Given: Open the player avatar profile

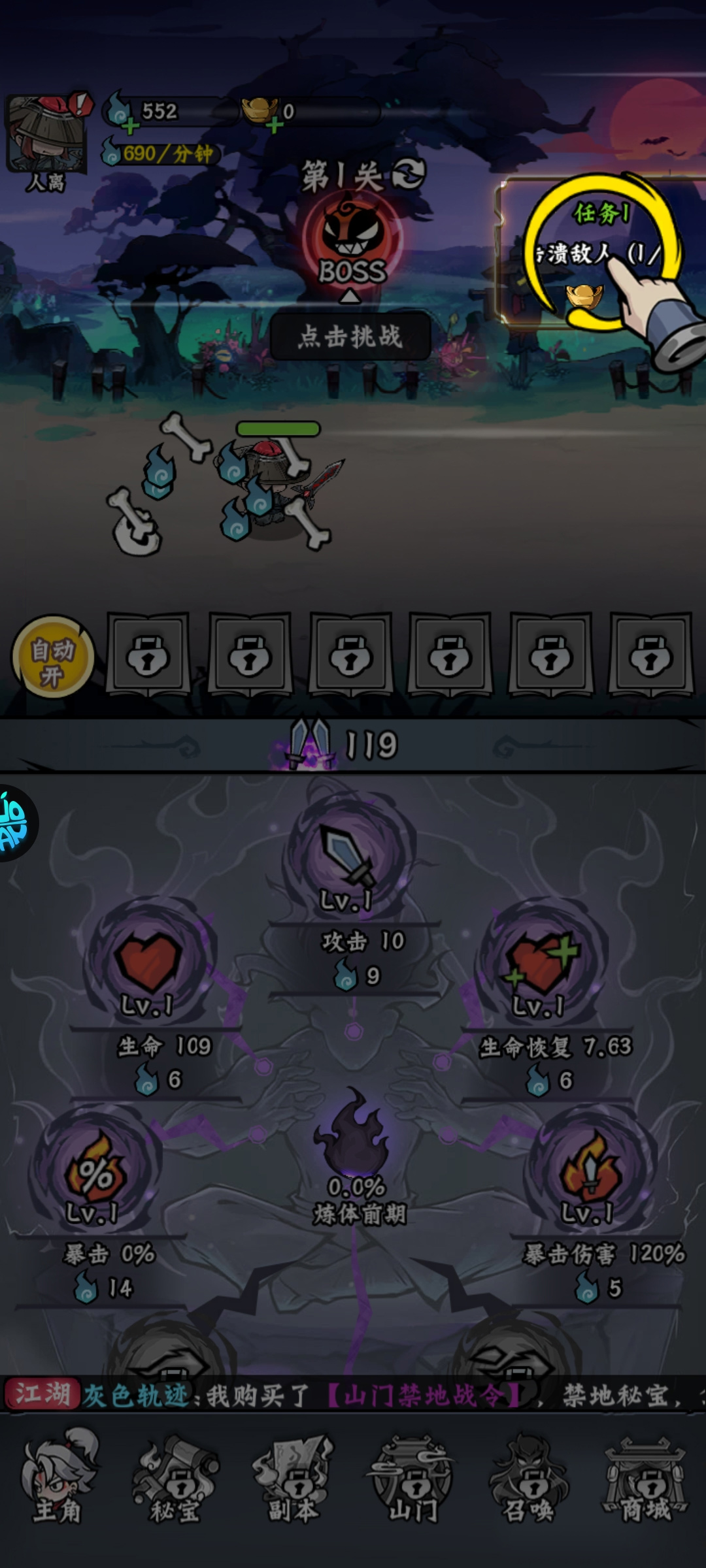Looking at the screenshot, I should [x=46, y=134].
